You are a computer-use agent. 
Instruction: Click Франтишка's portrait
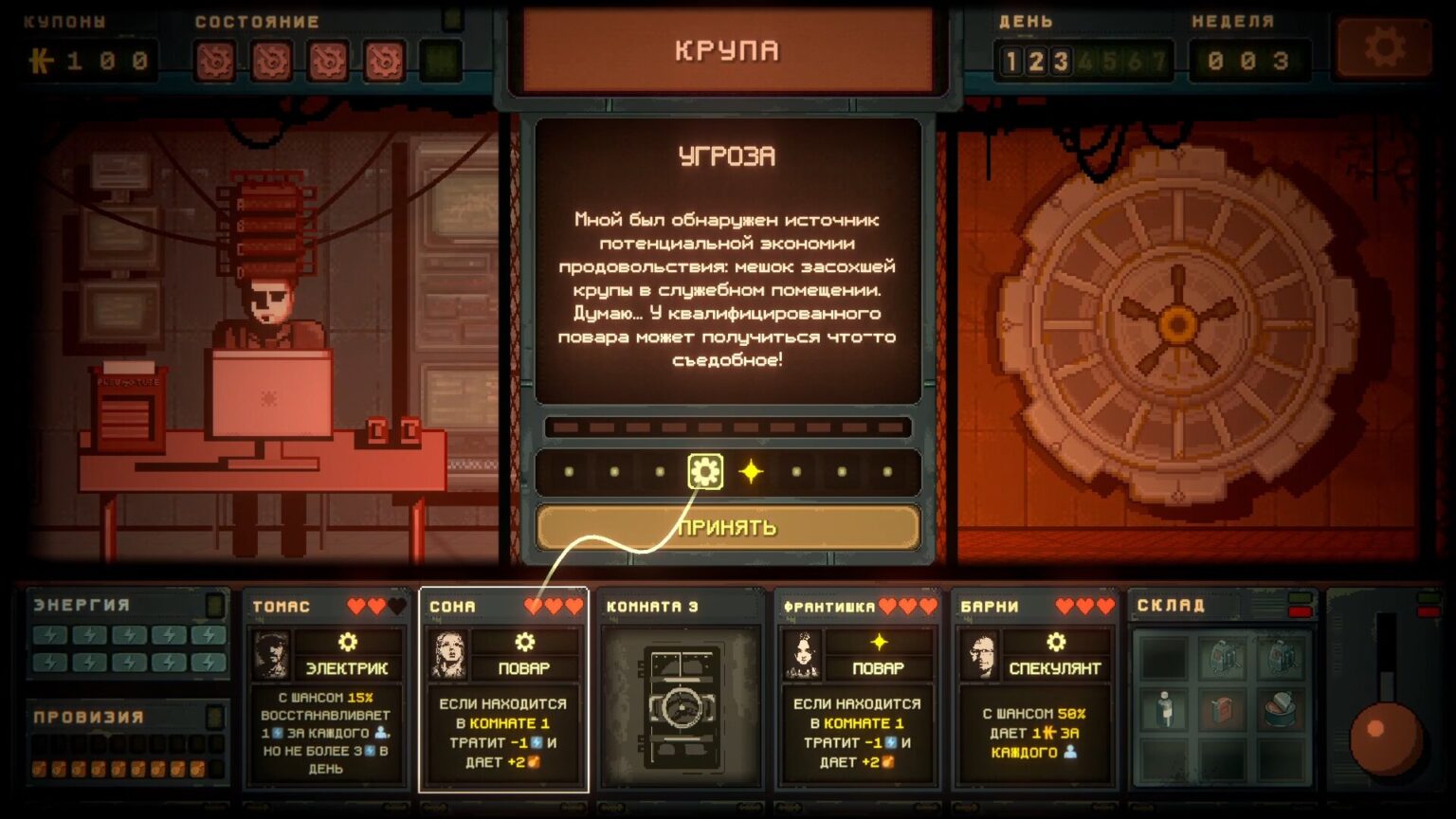coord(803,654)
